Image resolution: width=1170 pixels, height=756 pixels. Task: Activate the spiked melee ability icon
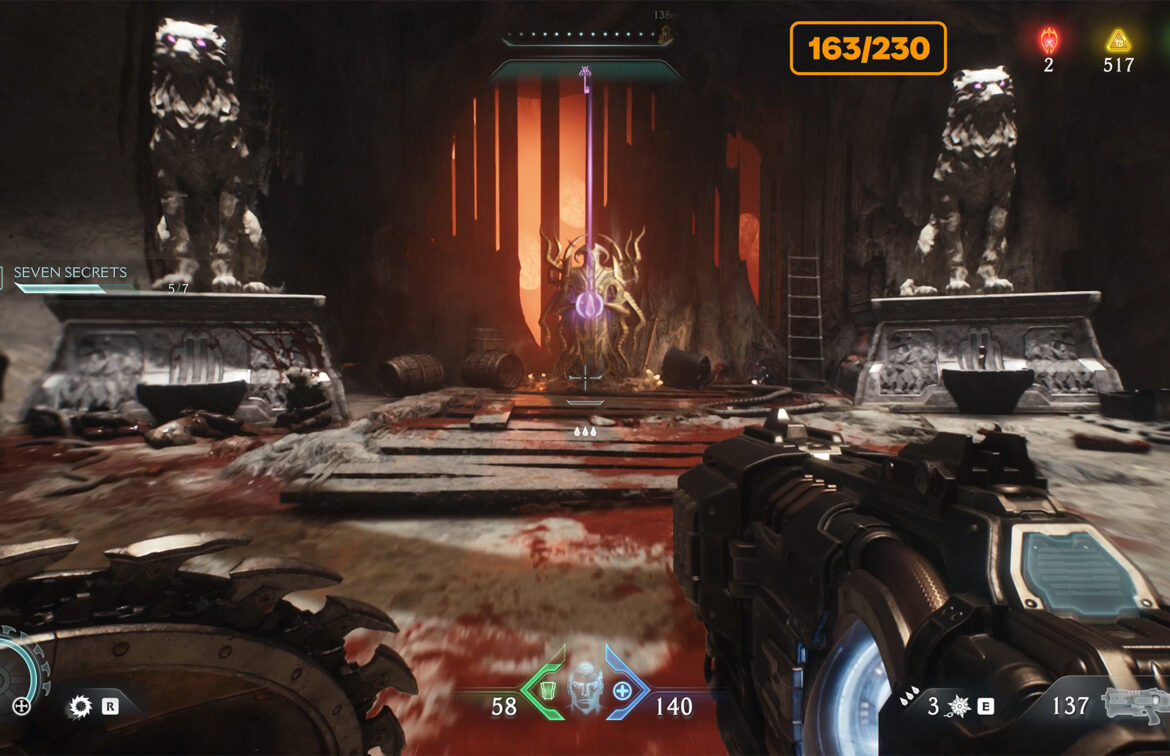click(959, 707)
